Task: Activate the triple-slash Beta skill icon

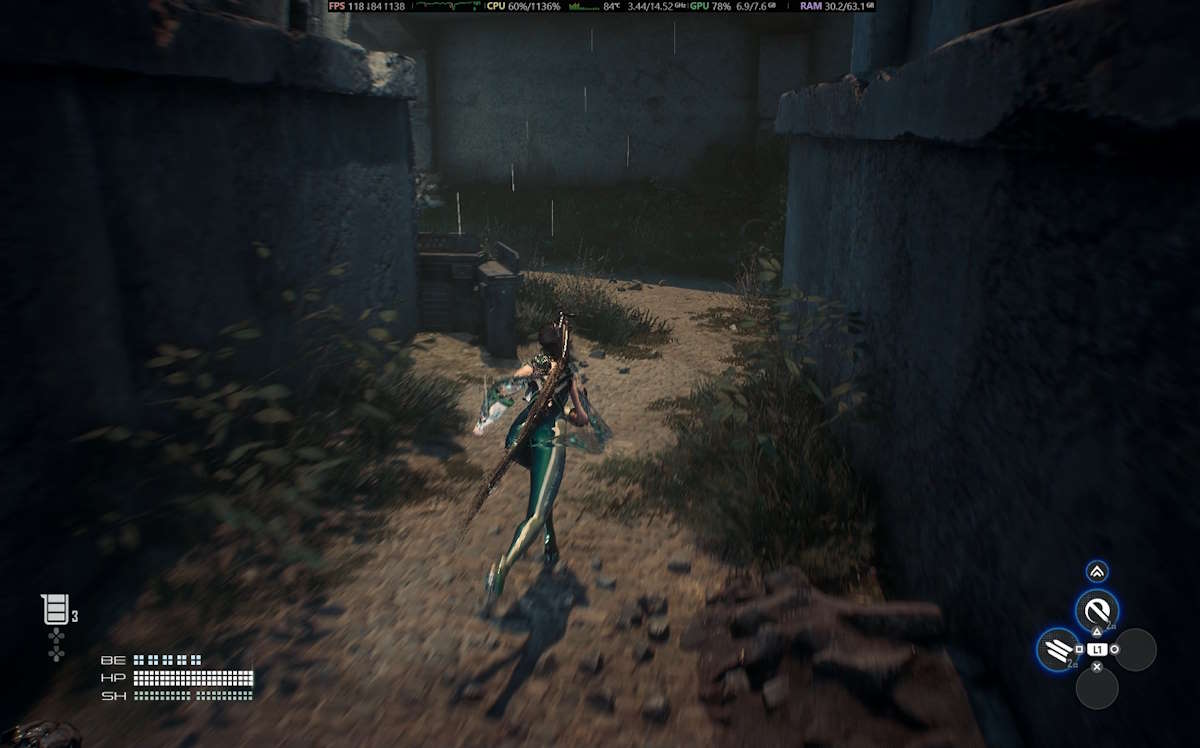Action: [x=1058, y=650]
